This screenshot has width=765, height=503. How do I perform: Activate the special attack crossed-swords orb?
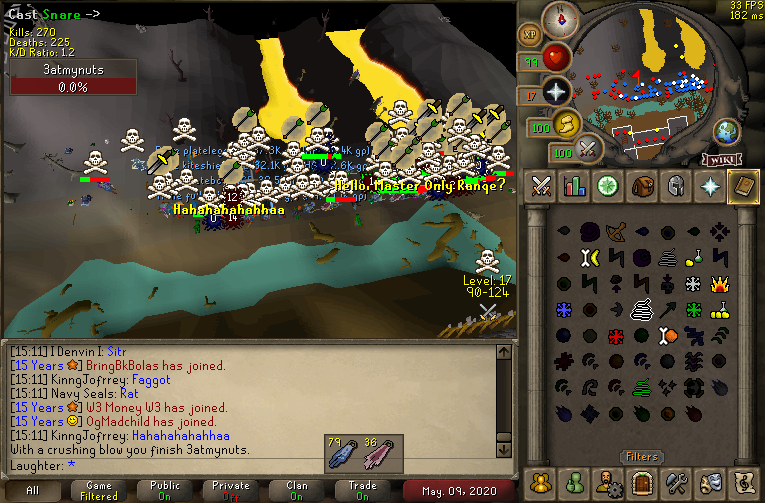click(x=587, y=148)
